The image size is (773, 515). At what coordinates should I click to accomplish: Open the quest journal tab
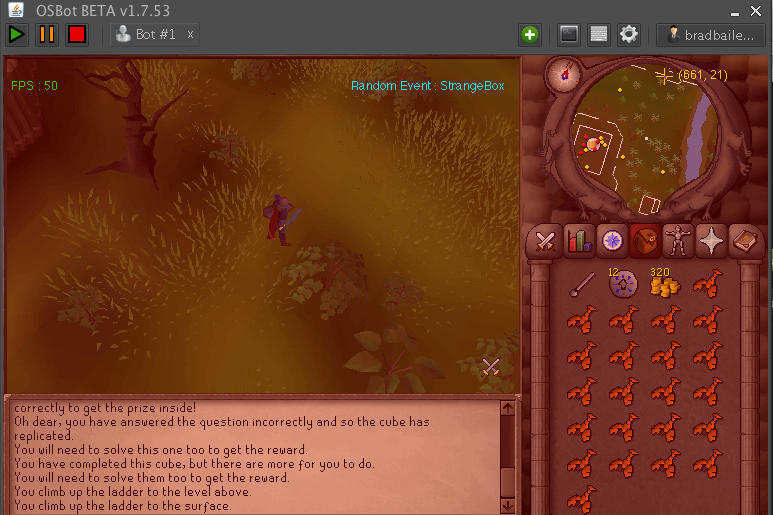coord(611,241)
